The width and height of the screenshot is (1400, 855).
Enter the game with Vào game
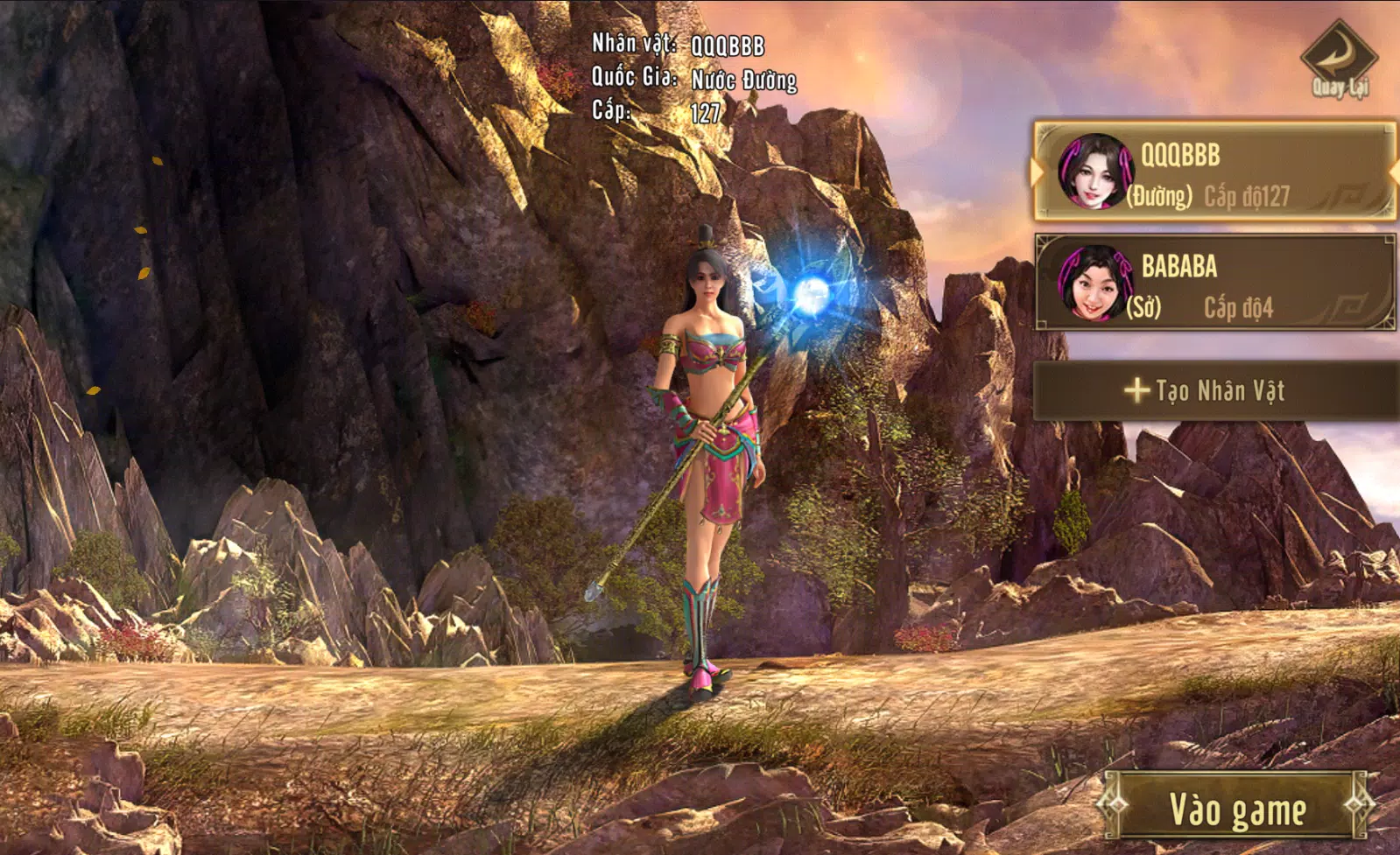(x=1236, y=809)
